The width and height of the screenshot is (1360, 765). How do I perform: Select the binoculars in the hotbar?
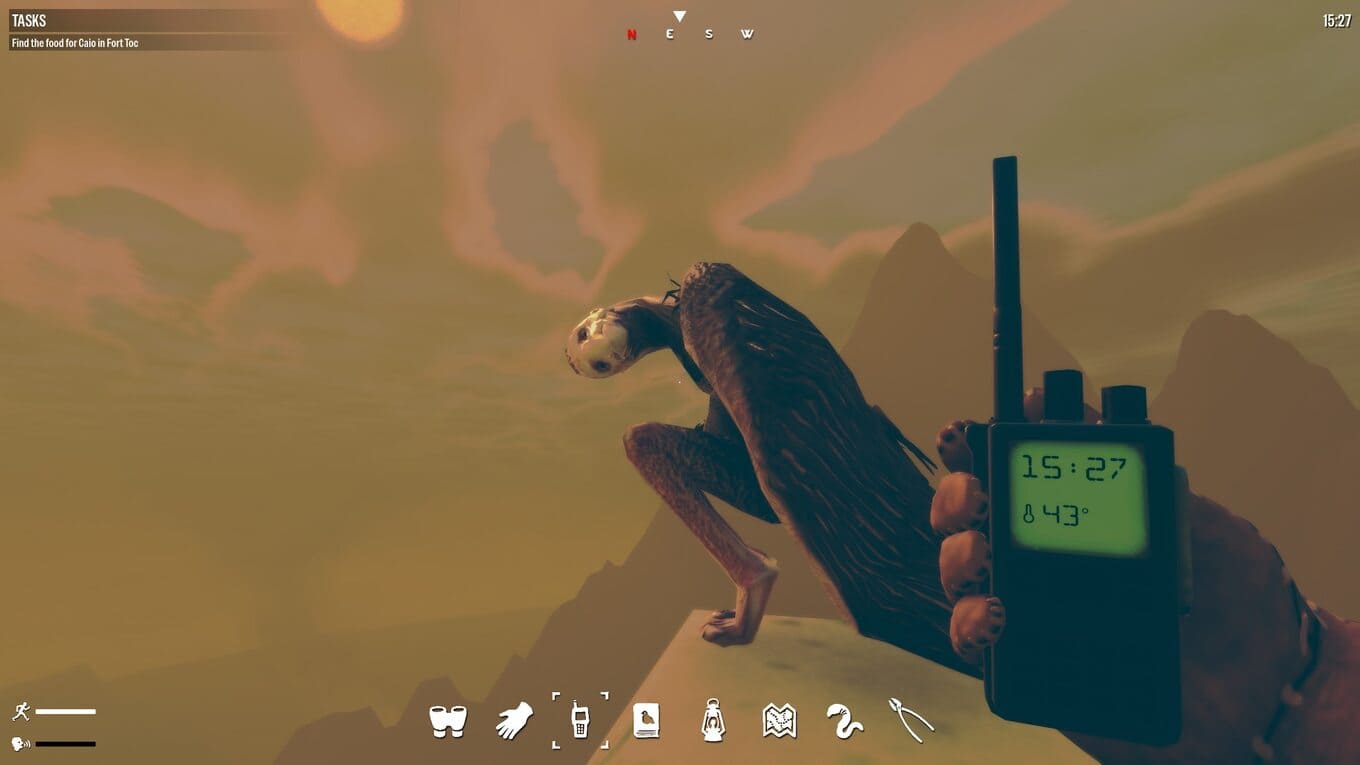point(448,720)
